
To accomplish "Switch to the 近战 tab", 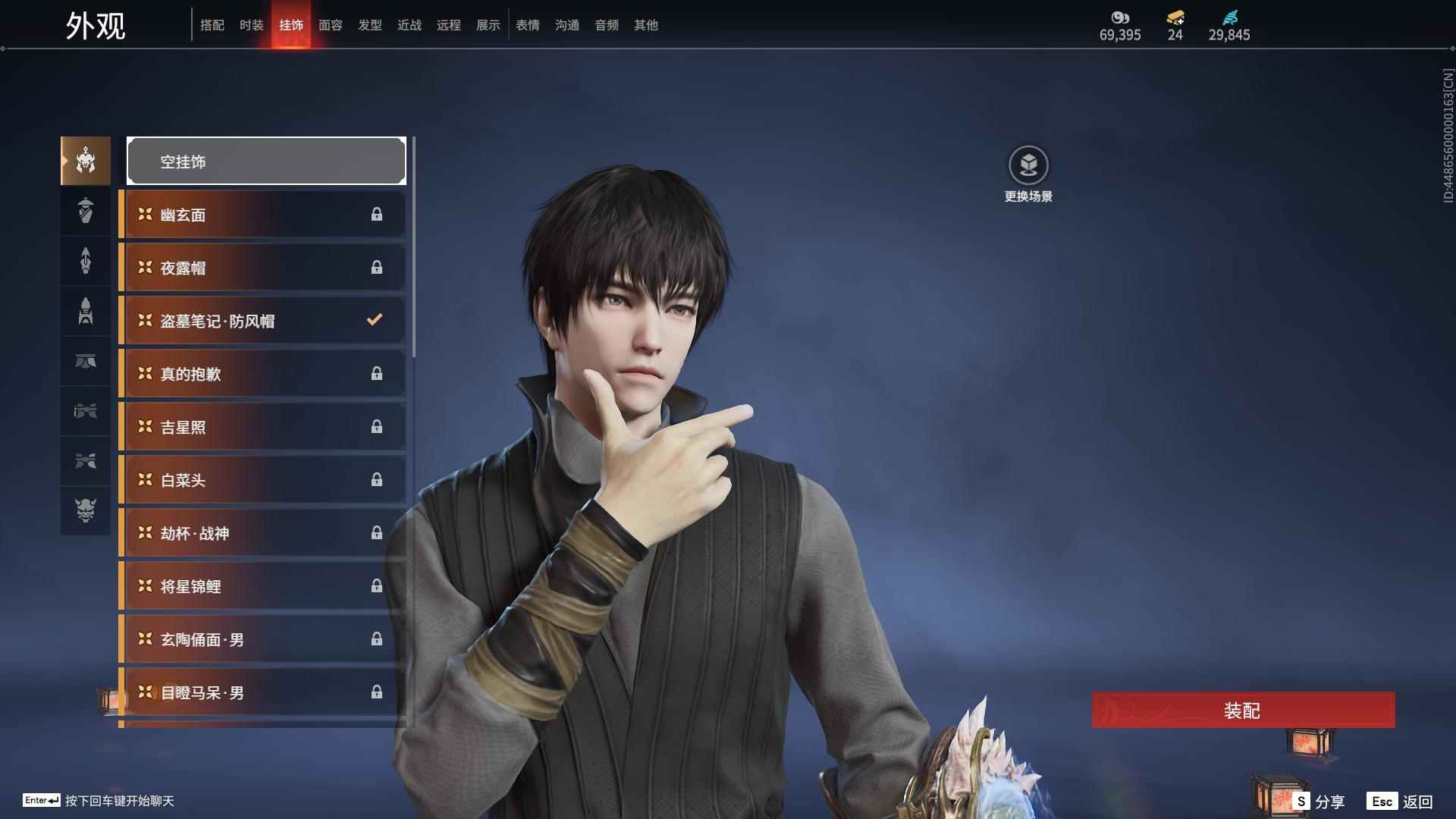I will tap(409, 25).
